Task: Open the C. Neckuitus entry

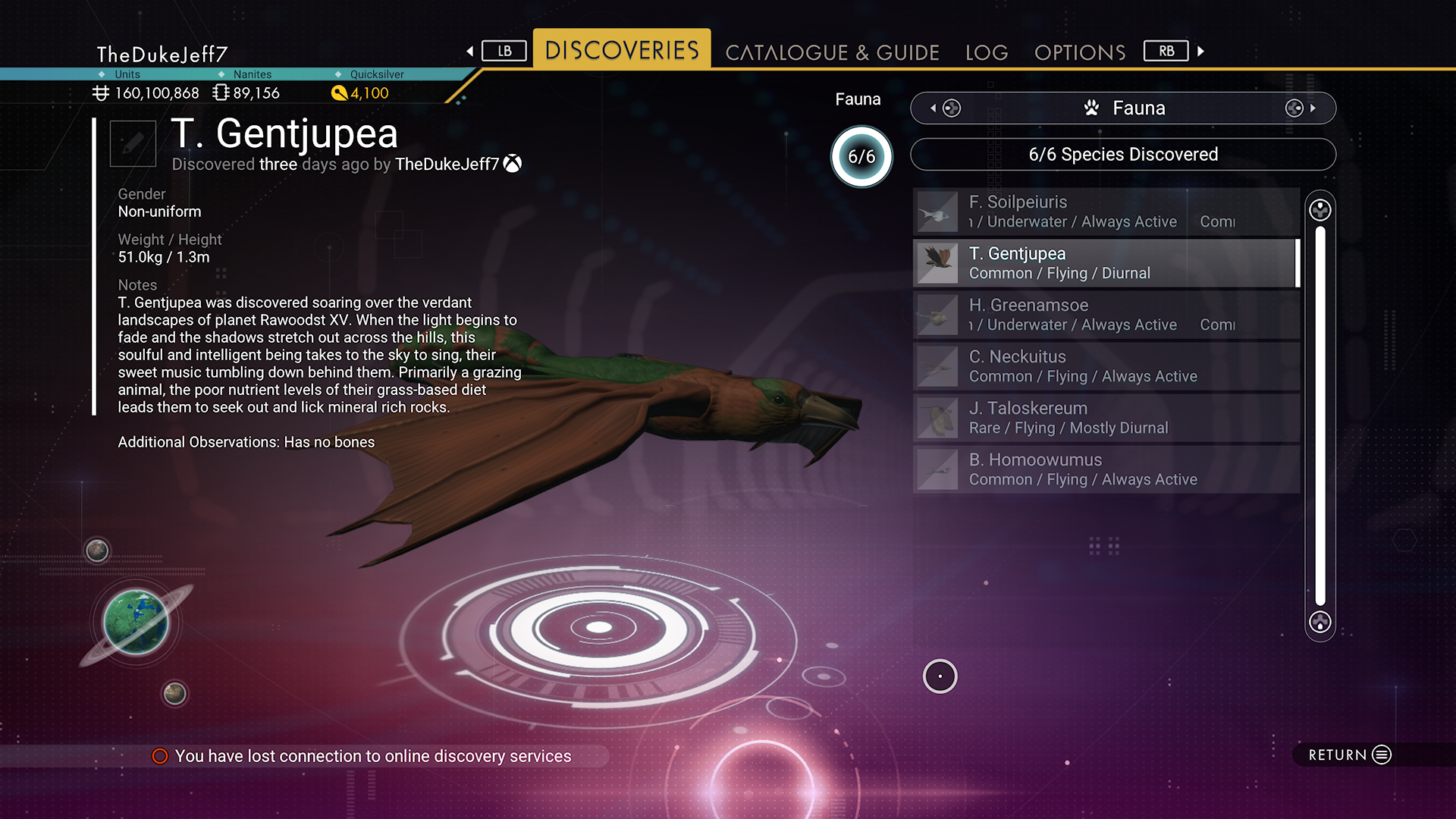Action: point(1106,366)
